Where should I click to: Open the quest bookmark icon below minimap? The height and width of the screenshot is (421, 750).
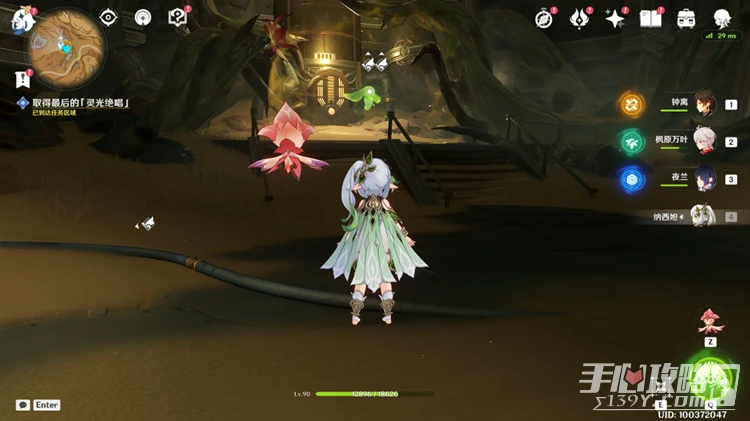coord(22,79)
